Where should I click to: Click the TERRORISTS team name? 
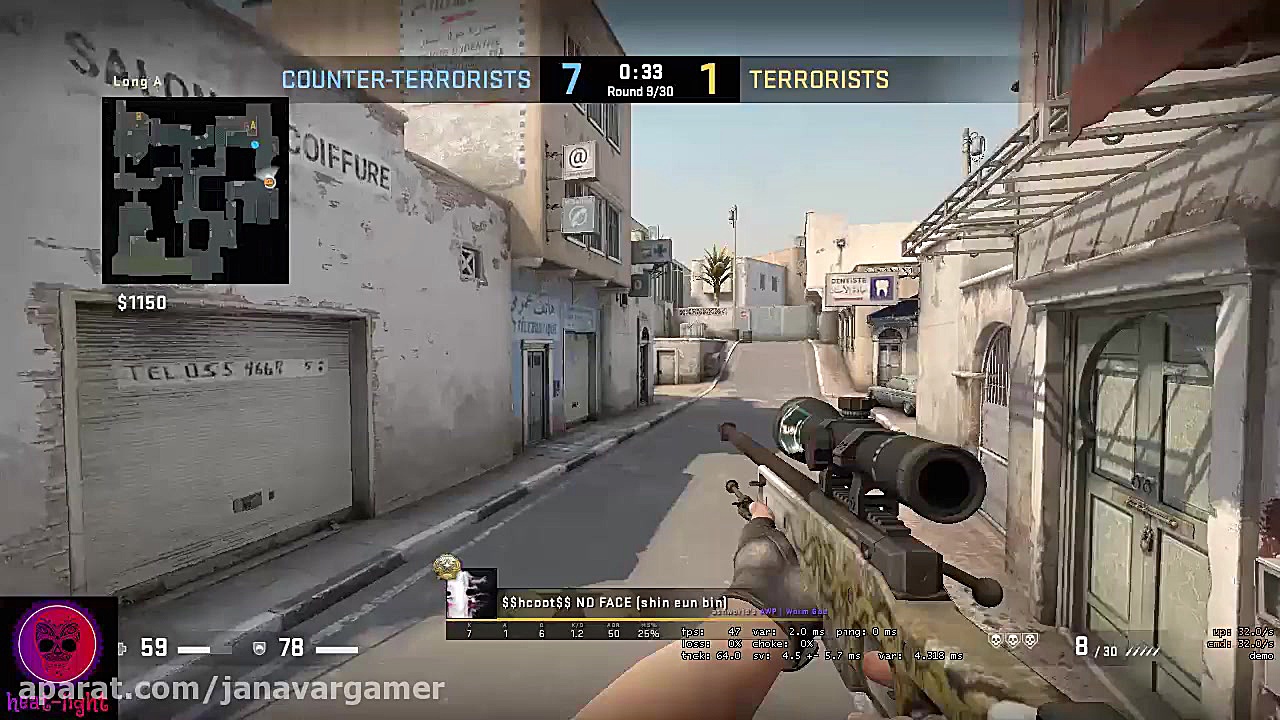(818, 80)
